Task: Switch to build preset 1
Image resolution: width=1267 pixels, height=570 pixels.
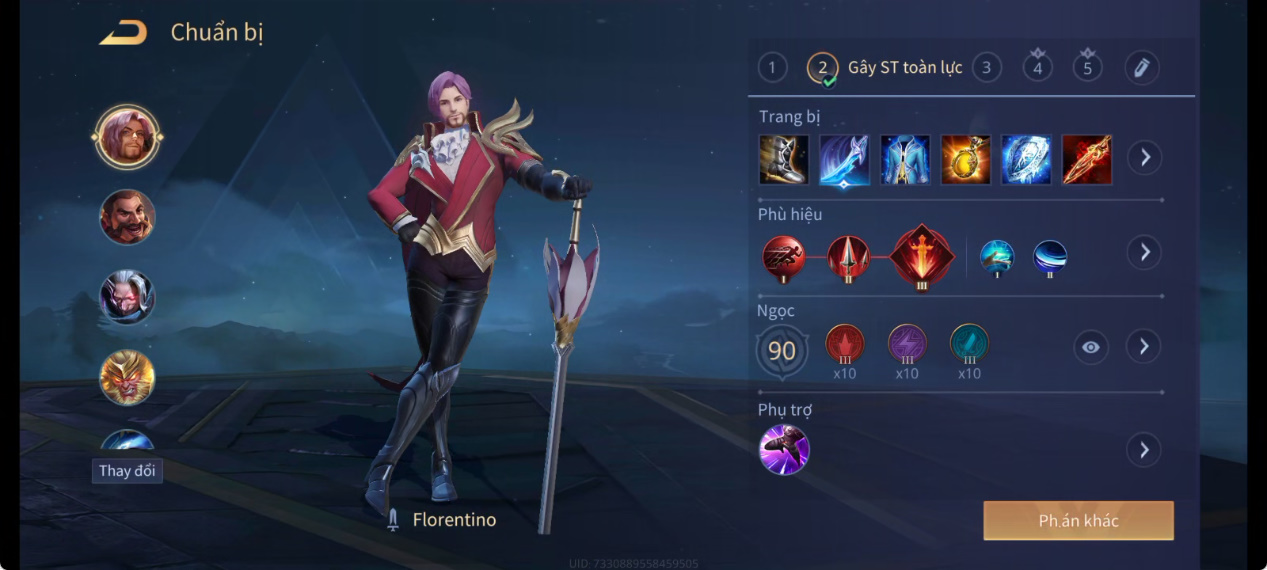Action: [772, 67]
